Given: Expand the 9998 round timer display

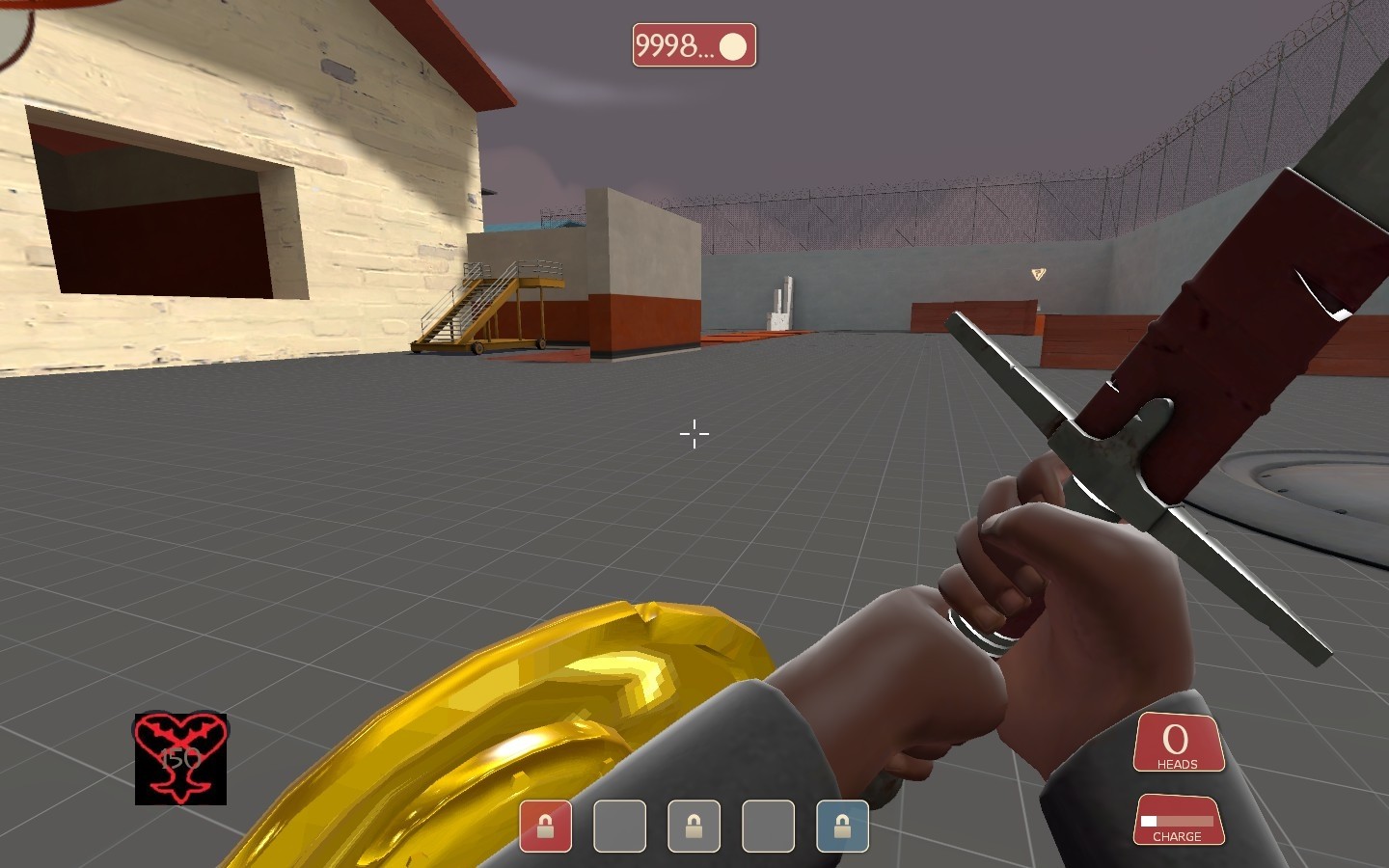Looking at the screenshot, I should [694, 45].
